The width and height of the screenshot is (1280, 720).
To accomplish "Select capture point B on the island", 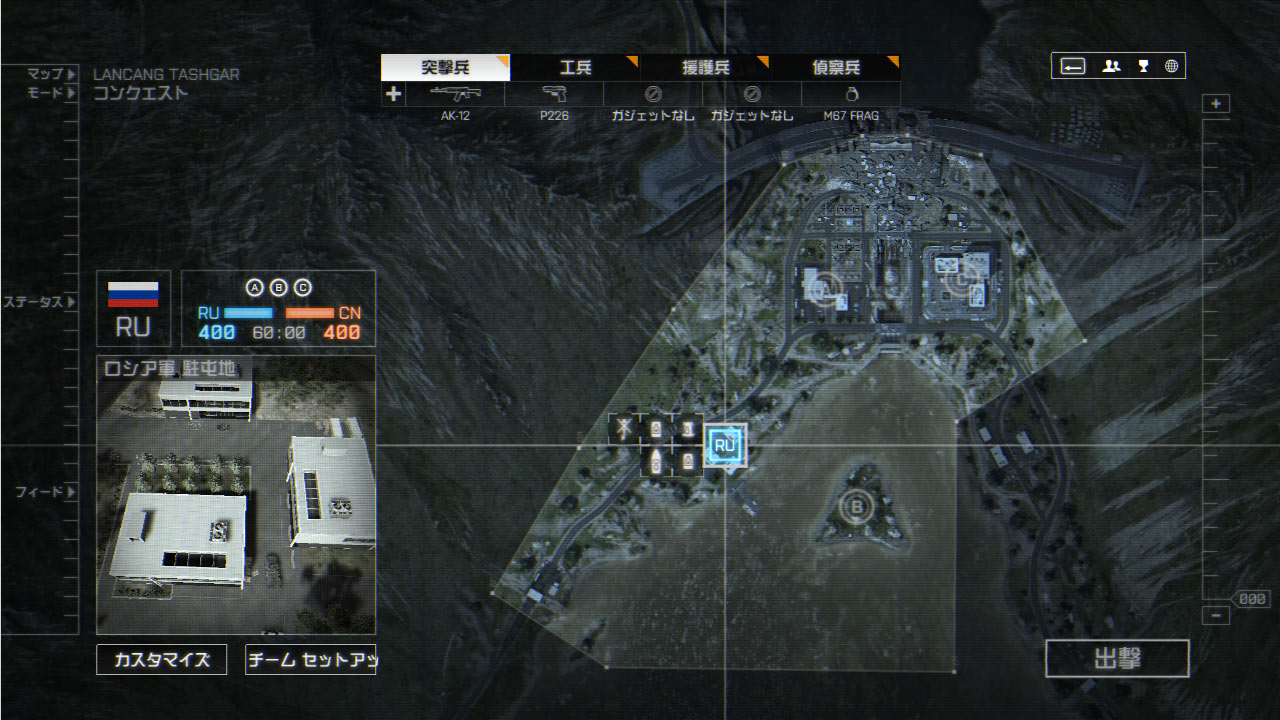I will point(857,506).
